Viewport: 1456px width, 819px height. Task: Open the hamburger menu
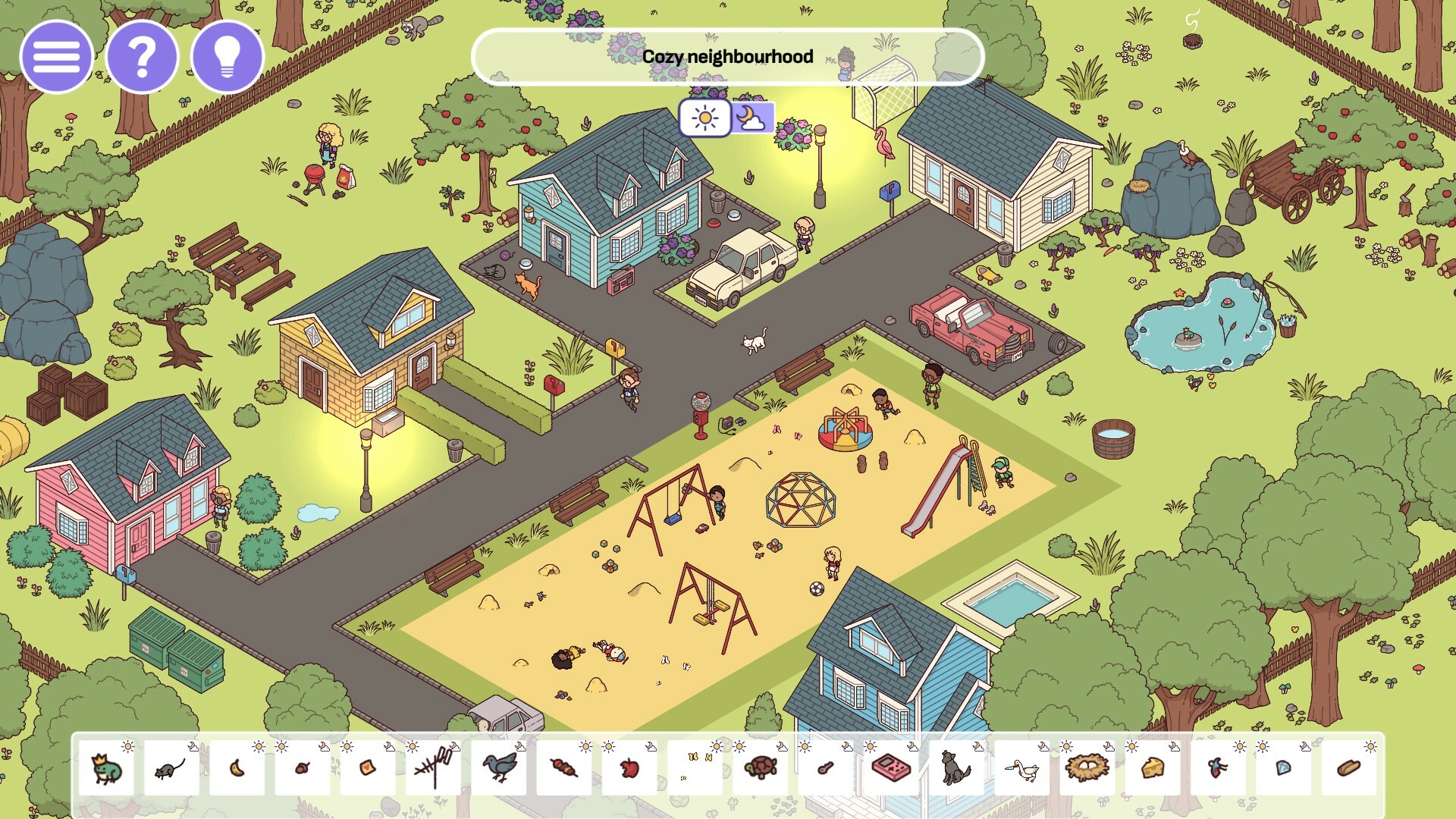point(56,56)
